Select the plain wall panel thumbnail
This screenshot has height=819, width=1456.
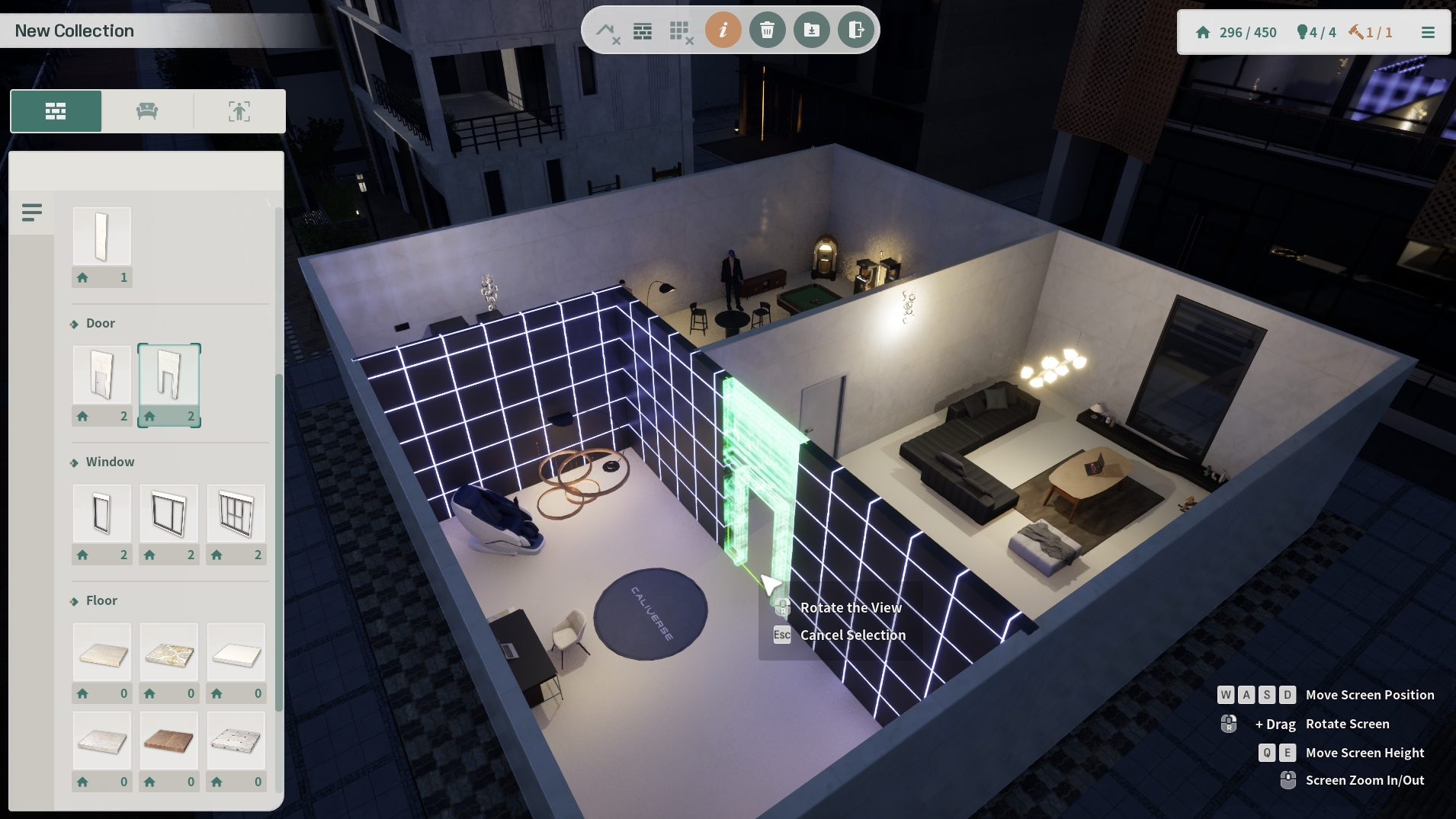click(102, 237)
